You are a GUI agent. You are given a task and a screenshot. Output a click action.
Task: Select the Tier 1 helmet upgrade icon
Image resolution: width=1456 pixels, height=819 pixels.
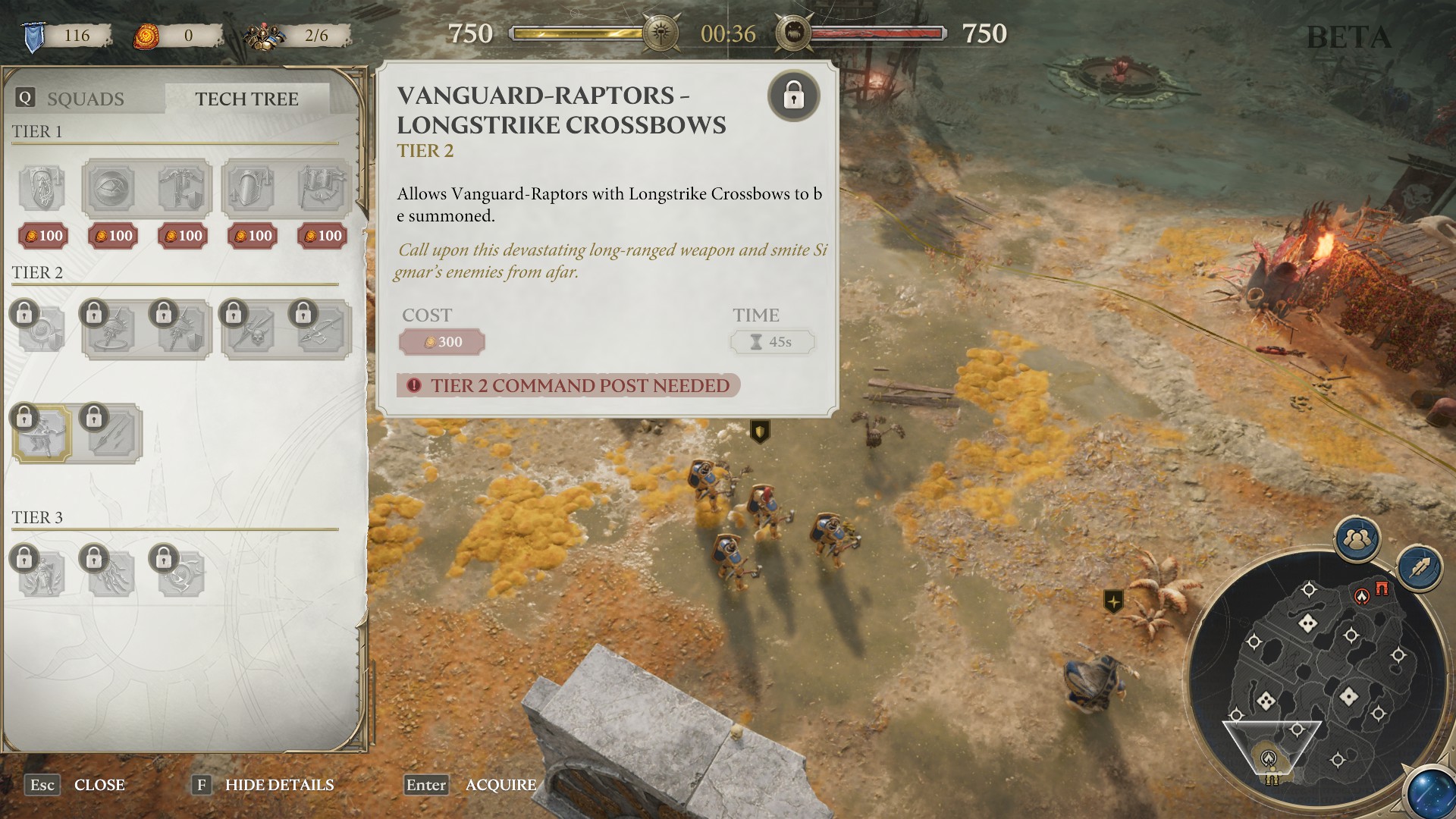[251, 188]
